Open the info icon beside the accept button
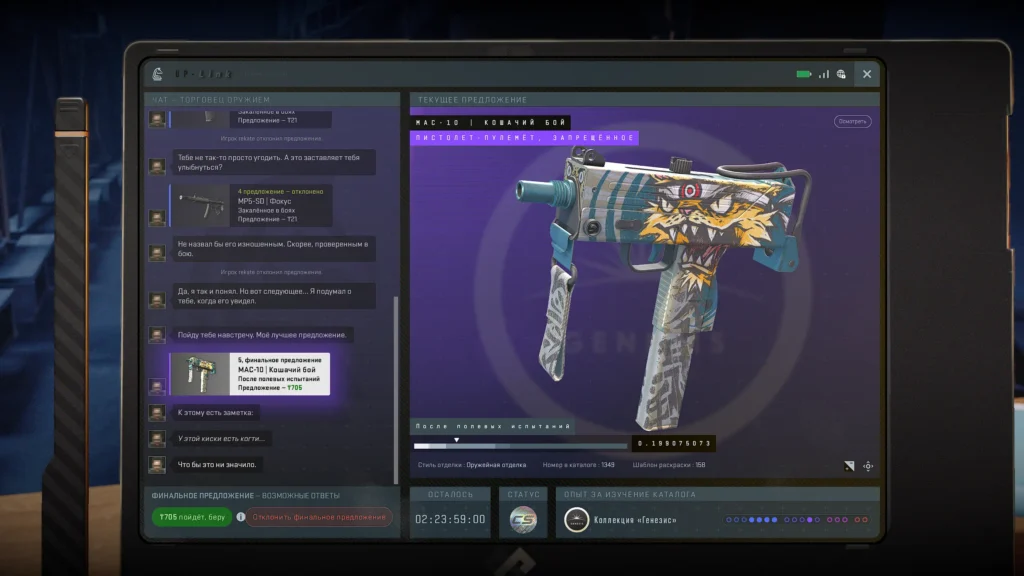The height and width of the screenshot is (576, 1024). (240, 517)
